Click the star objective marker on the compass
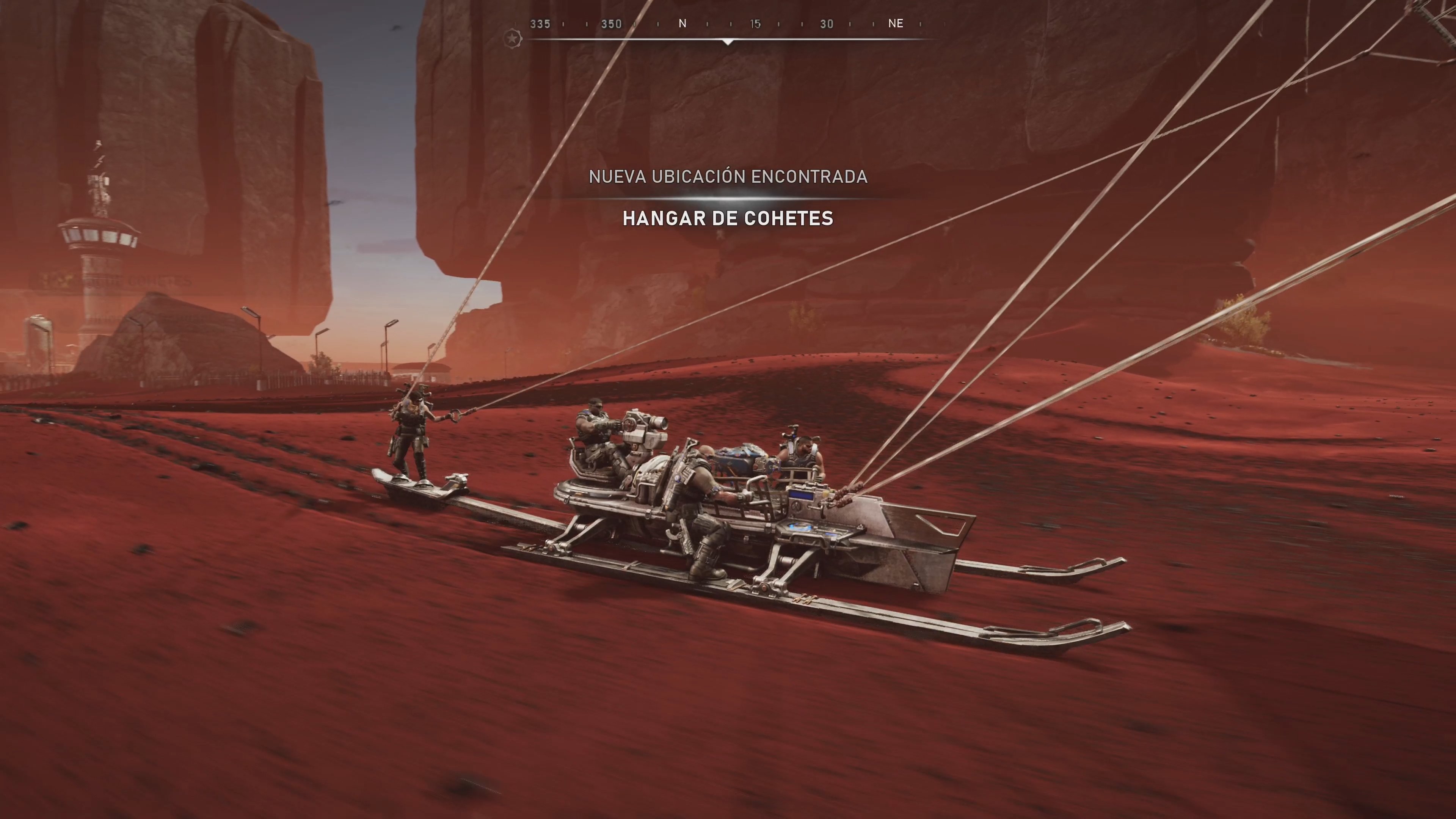This screenshot has height=819, width=1456. pyautogui.click(x=512, y=38)
